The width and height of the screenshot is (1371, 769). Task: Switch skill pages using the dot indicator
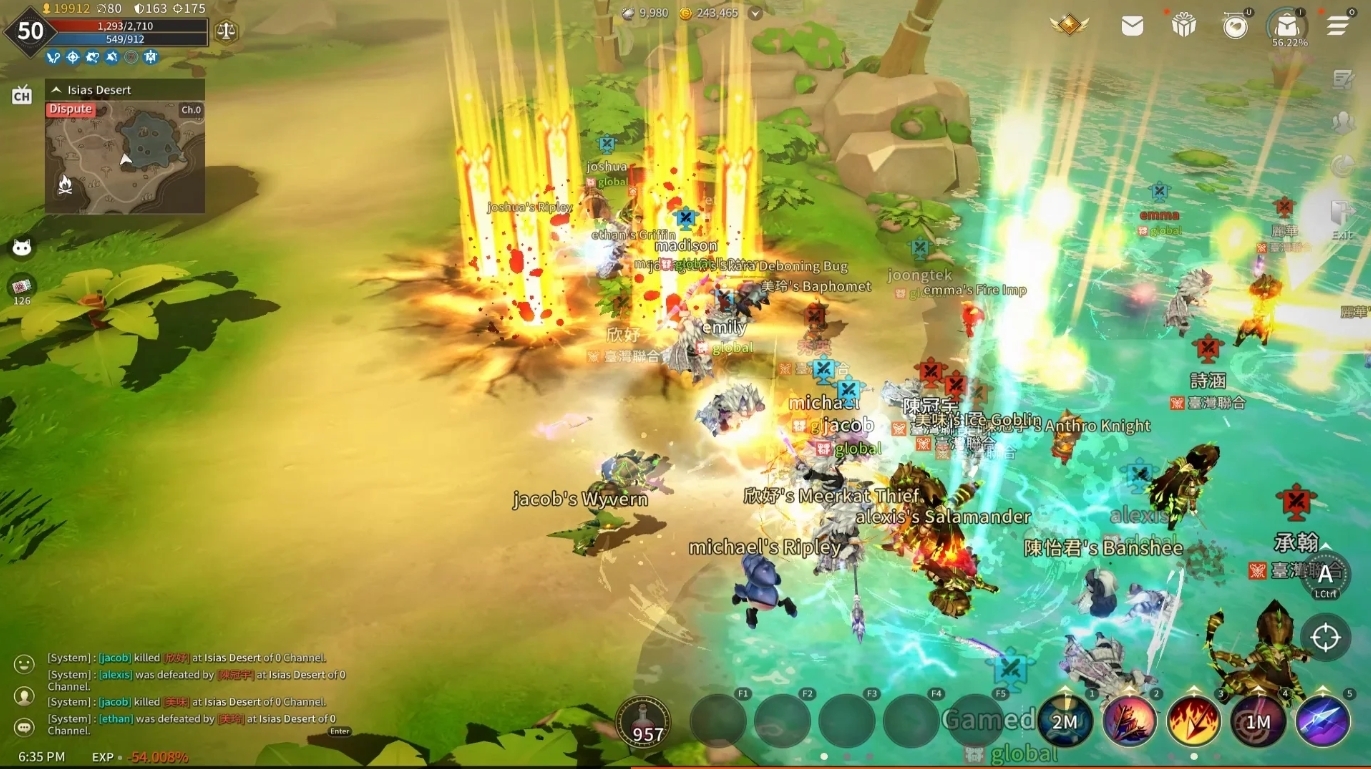[x=1193, y=756]
